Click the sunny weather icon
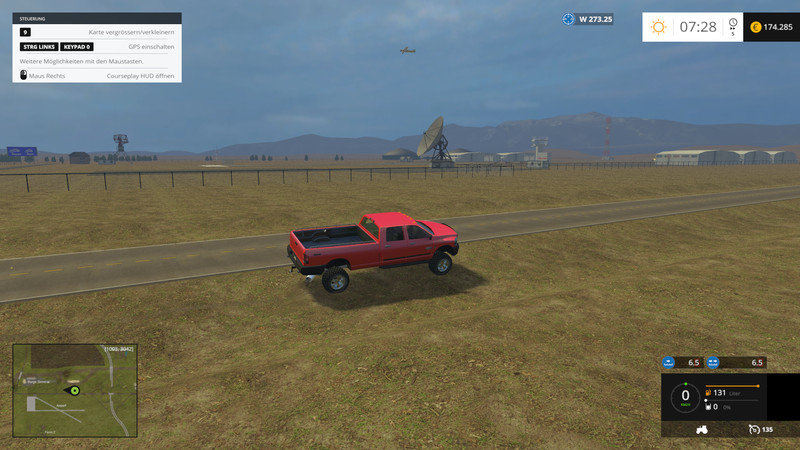 658,27
